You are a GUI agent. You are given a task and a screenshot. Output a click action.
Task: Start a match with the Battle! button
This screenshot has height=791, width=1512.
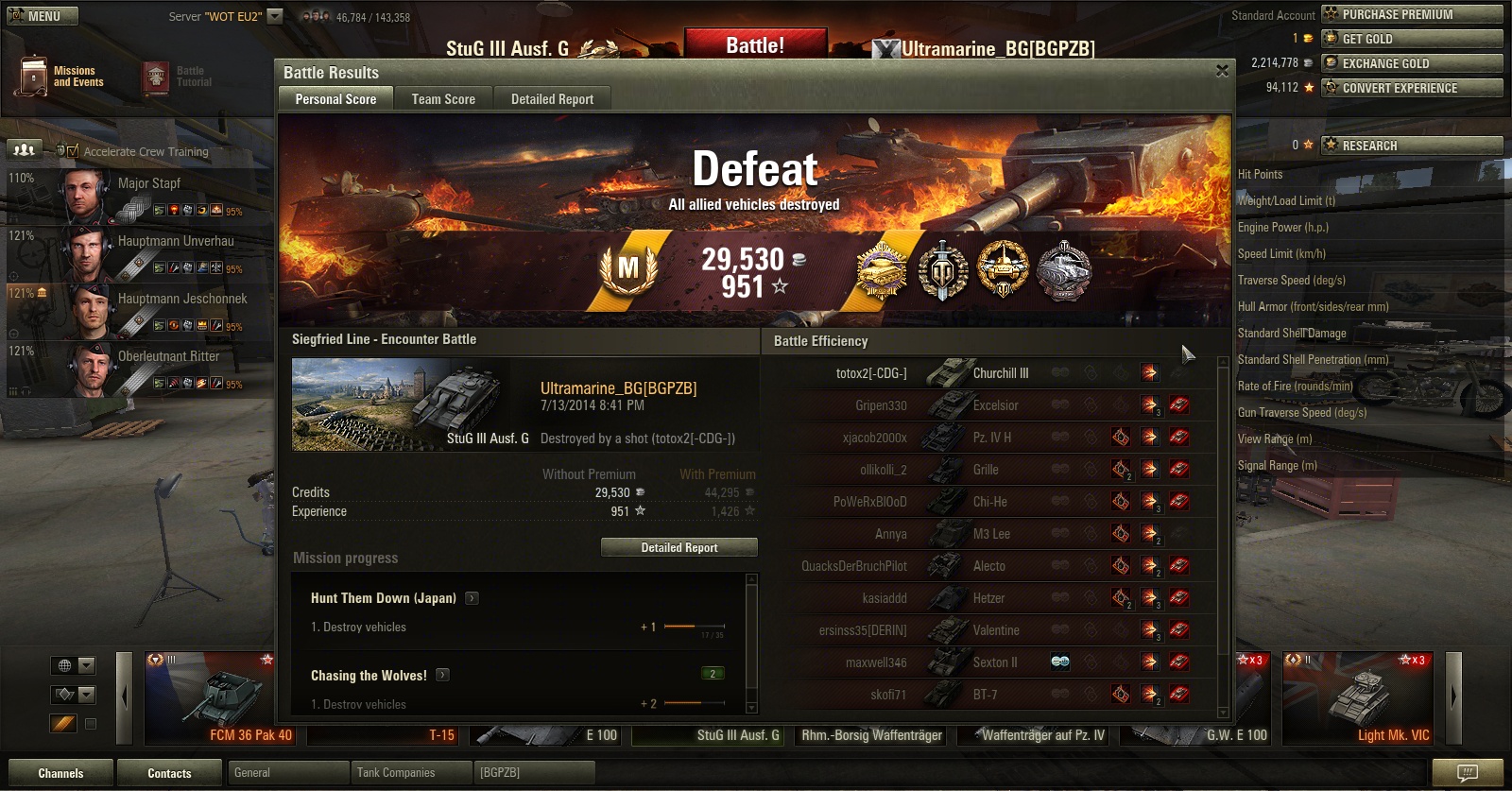point(754,44)
